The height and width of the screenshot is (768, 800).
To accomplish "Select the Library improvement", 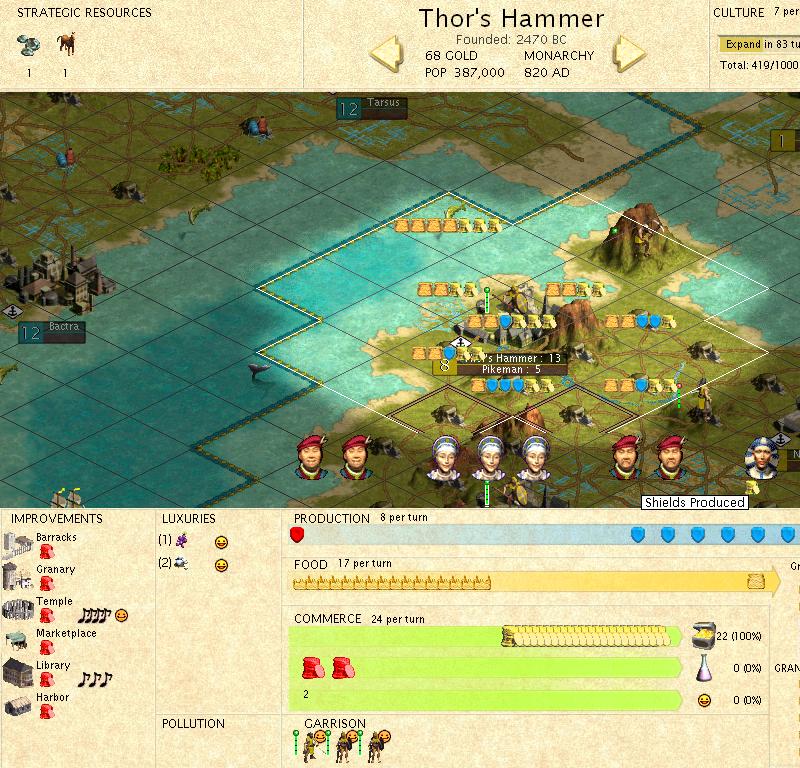I will click(53, 666).
